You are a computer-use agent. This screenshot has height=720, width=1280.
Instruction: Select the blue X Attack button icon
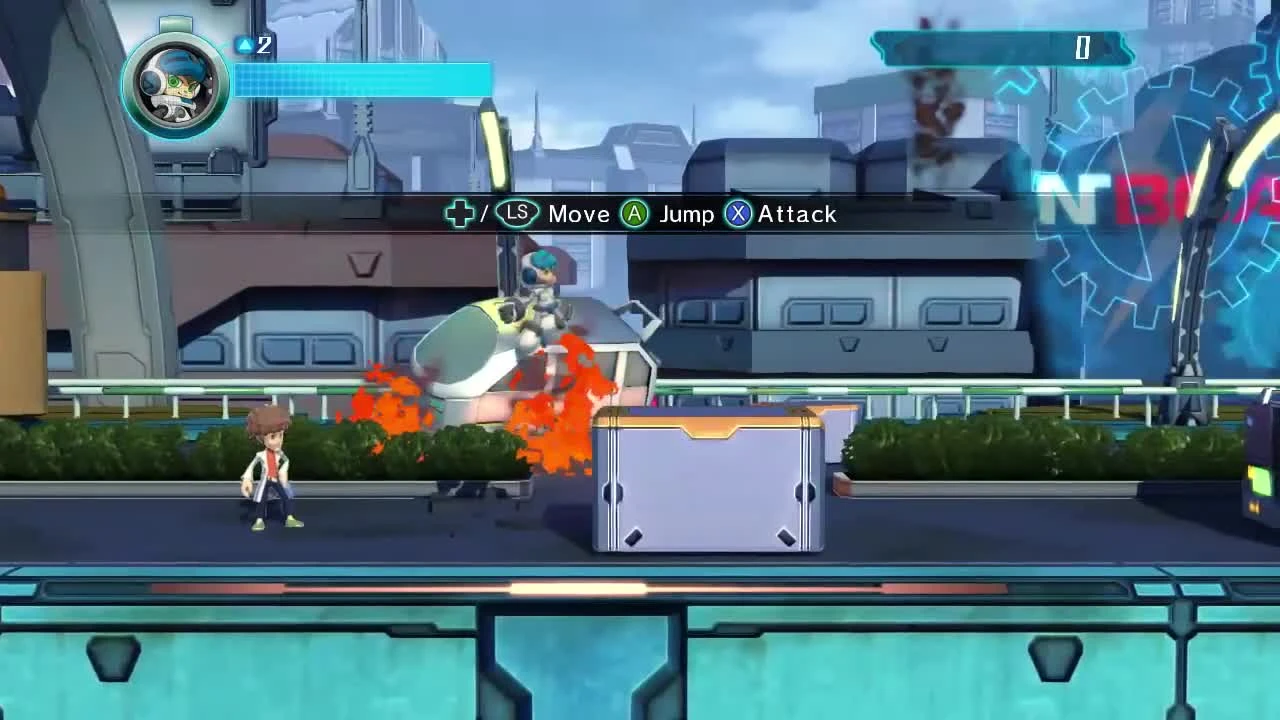click(x=737, y=213)
